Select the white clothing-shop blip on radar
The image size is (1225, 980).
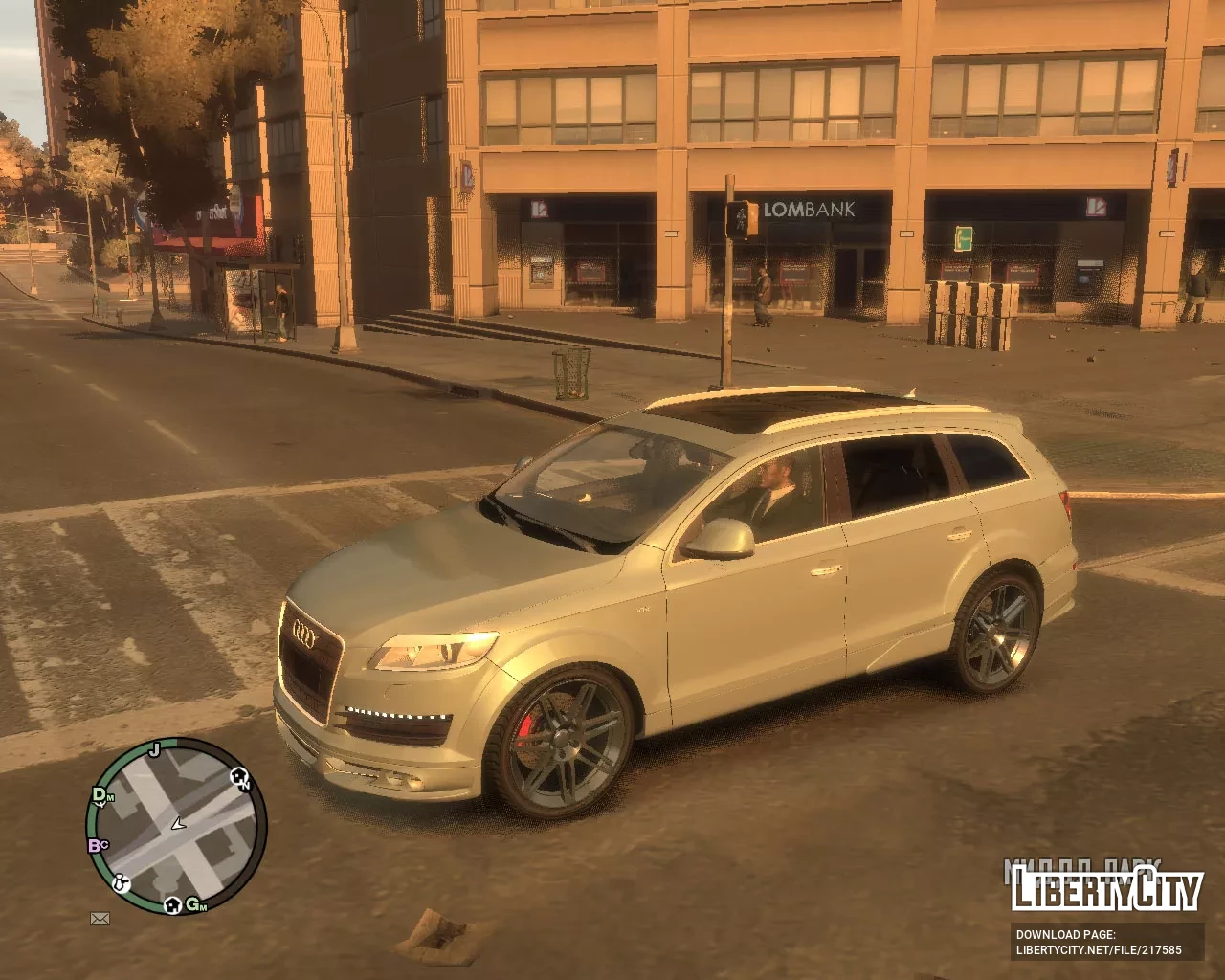pos(122,883)
